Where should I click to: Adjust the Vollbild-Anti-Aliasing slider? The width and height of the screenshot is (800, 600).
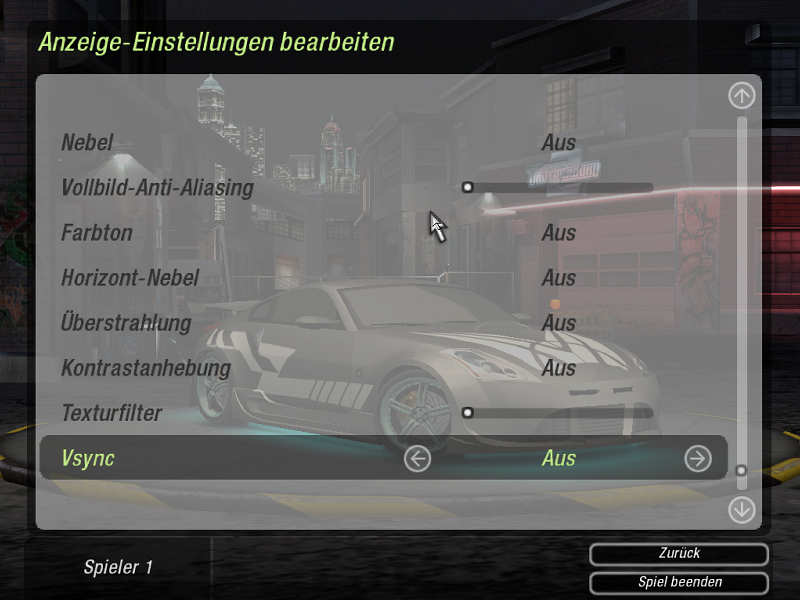click(558, 187)
